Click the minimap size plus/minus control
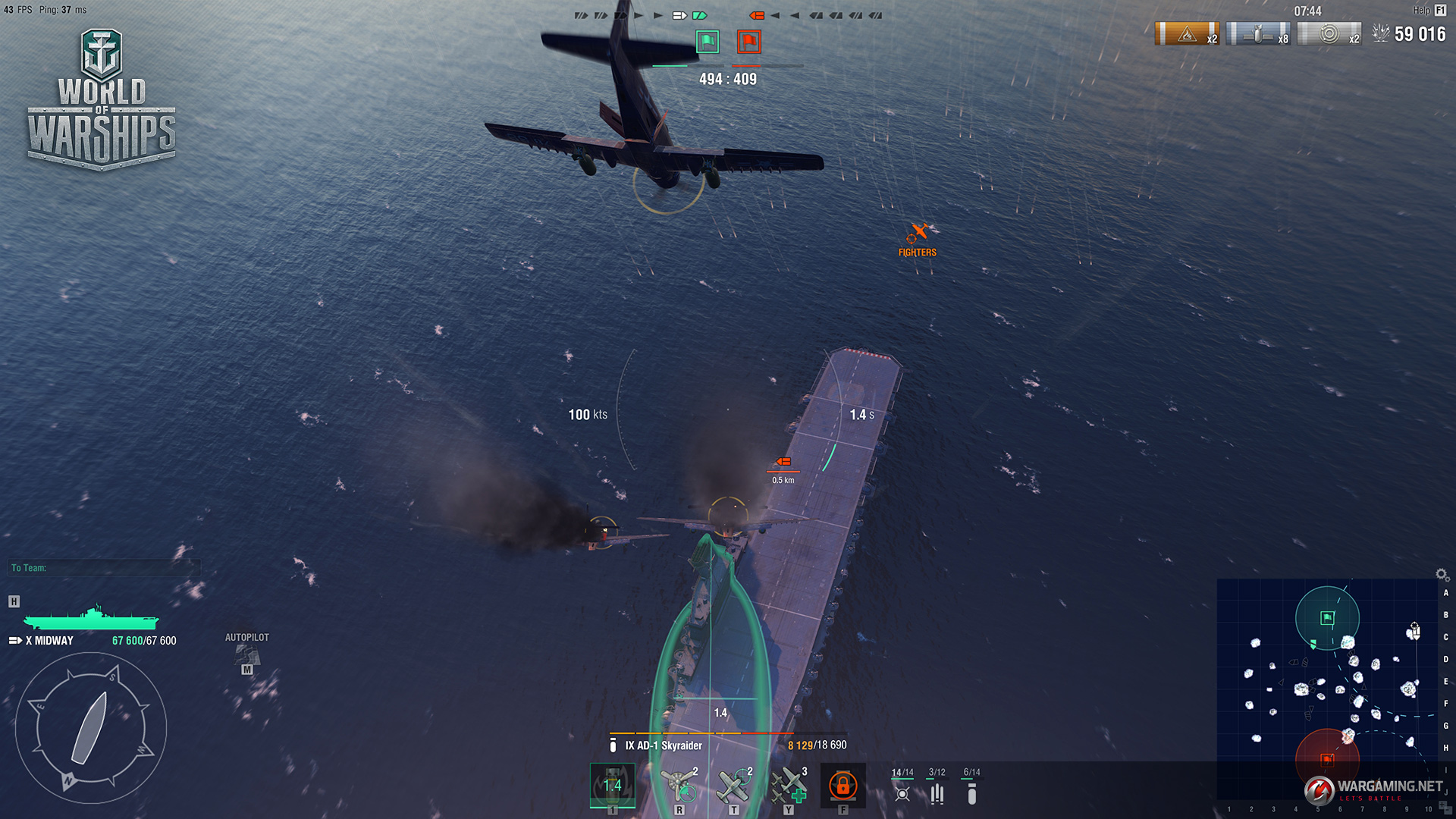The image size is (1456, 819). coord(1444,806)
